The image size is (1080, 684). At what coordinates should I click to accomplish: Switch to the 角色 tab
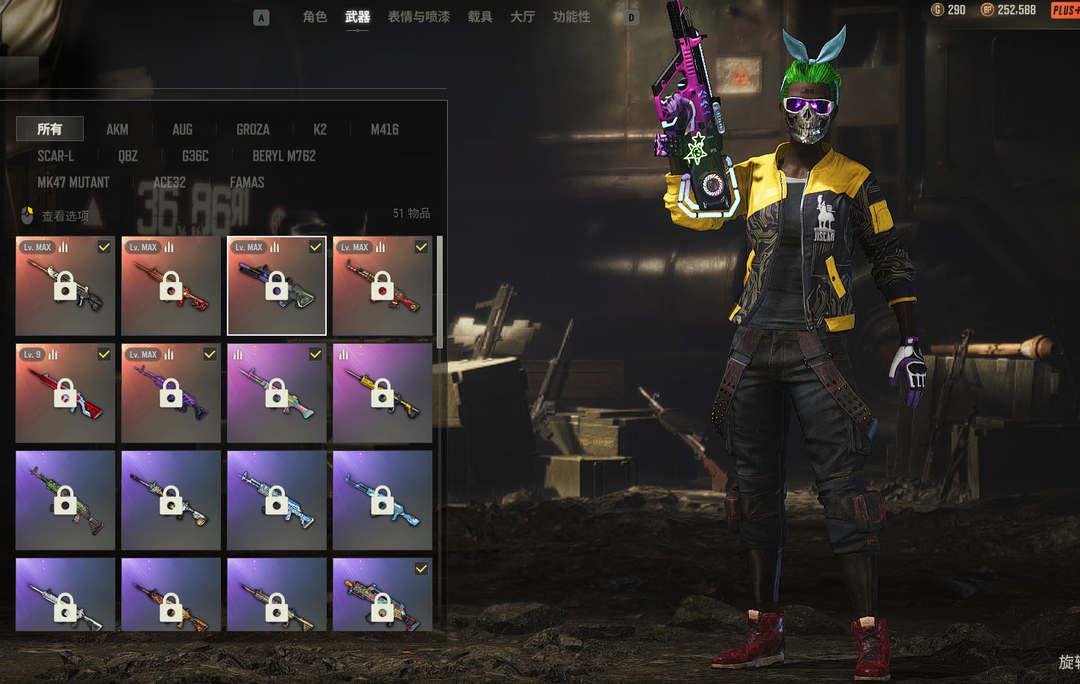(x=315, y=17)
